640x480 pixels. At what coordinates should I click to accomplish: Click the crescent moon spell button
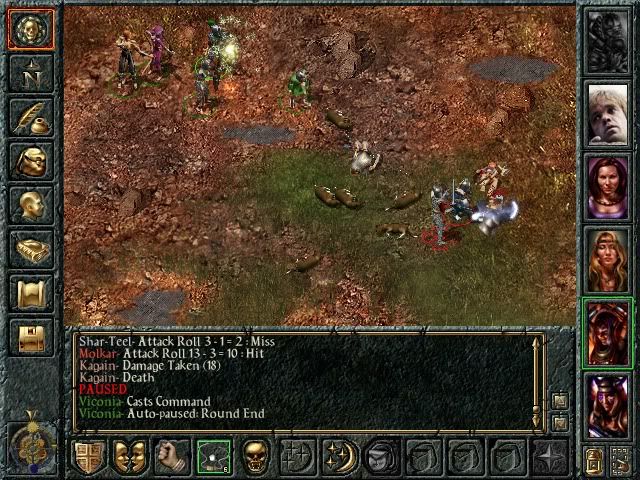340,456
